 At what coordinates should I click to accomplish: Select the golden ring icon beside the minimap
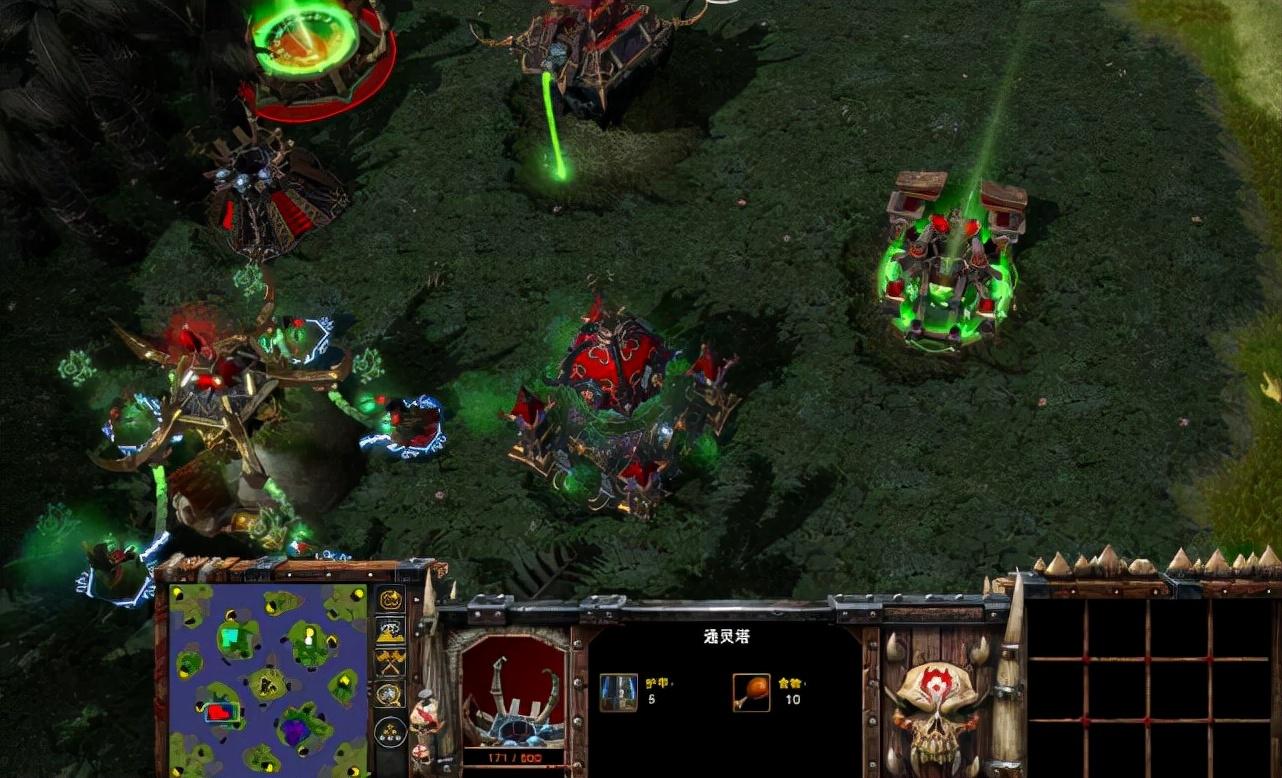390,602
